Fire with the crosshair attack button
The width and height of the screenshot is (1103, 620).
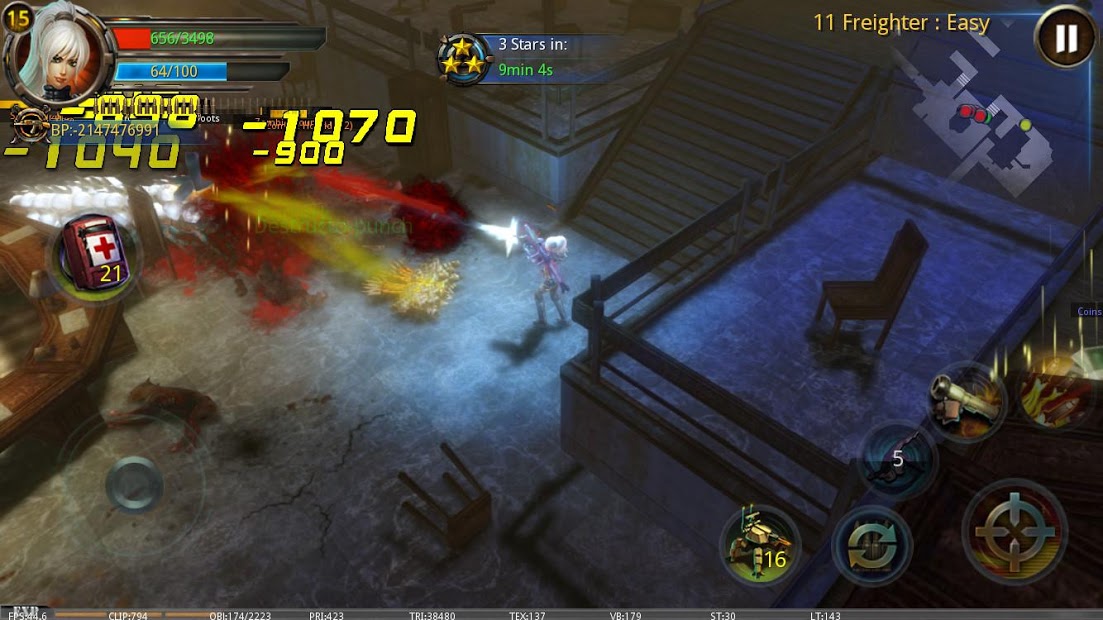click(1013, 531)
